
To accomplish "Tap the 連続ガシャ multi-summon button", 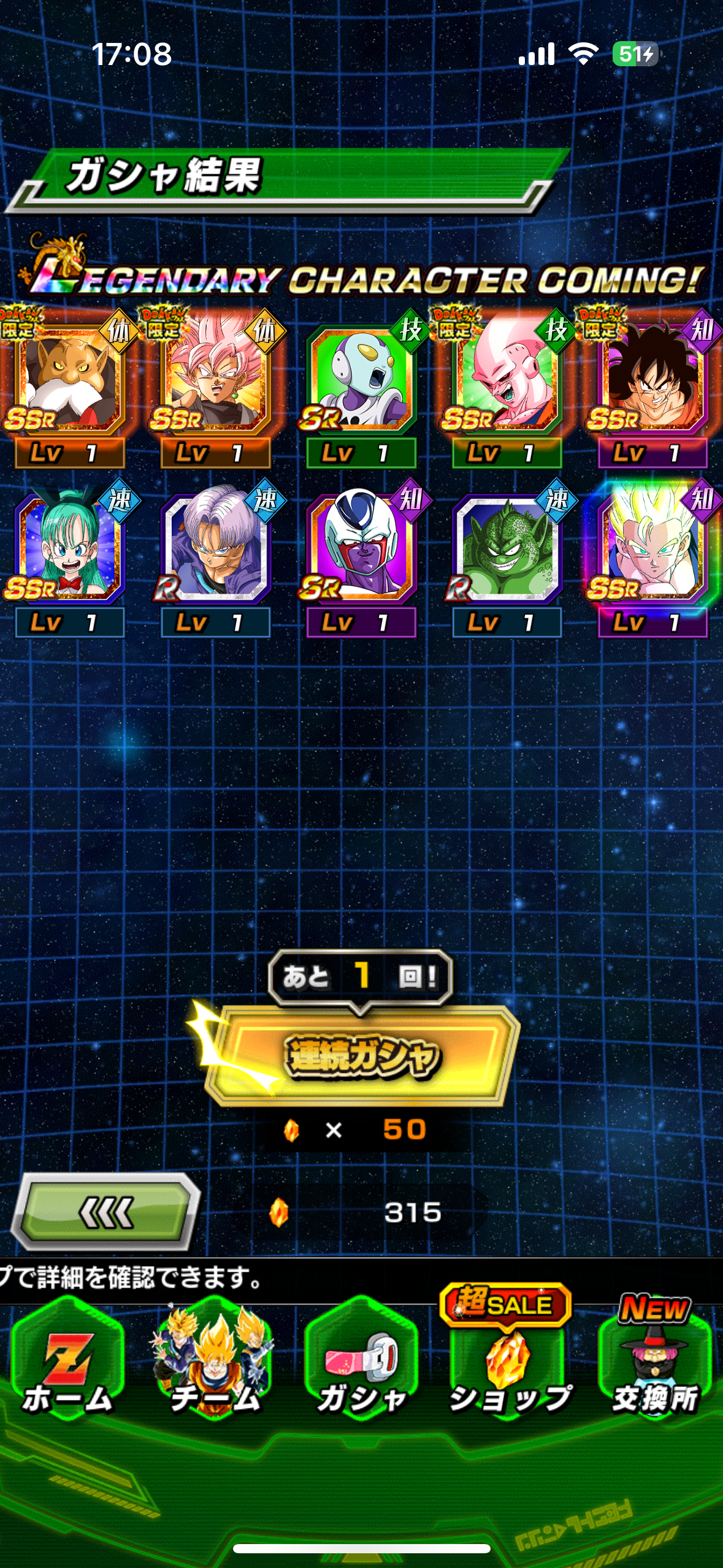I will pyautogui.click(x=362, y=1056).
